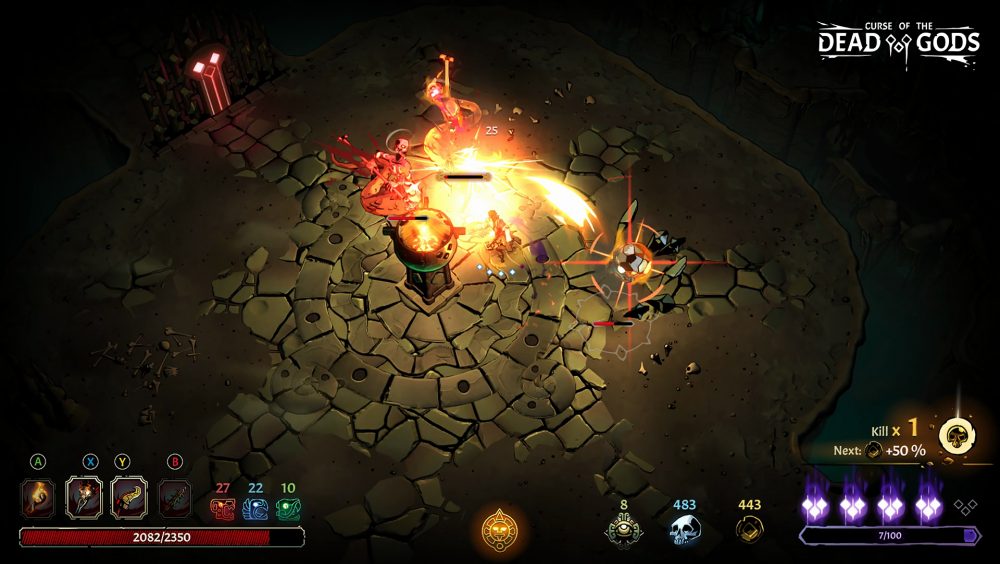Viewport: 1000px width, 564px height.
Task: Inspect the green Perception stat glyph
Action: 288,508
